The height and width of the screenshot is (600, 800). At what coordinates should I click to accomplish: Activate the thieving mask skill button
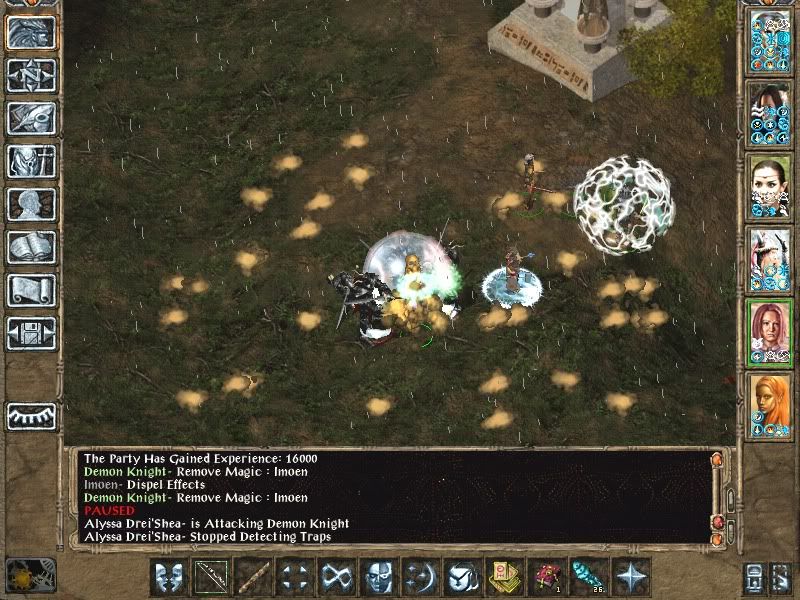pyautogui.click(x=378, y=576)
